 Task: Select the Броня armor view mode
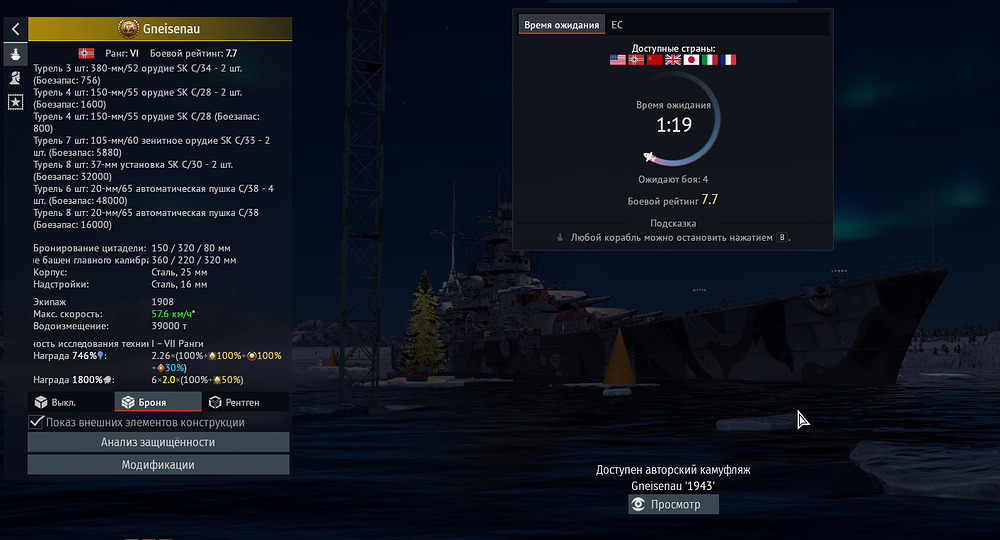pos(157,402)
